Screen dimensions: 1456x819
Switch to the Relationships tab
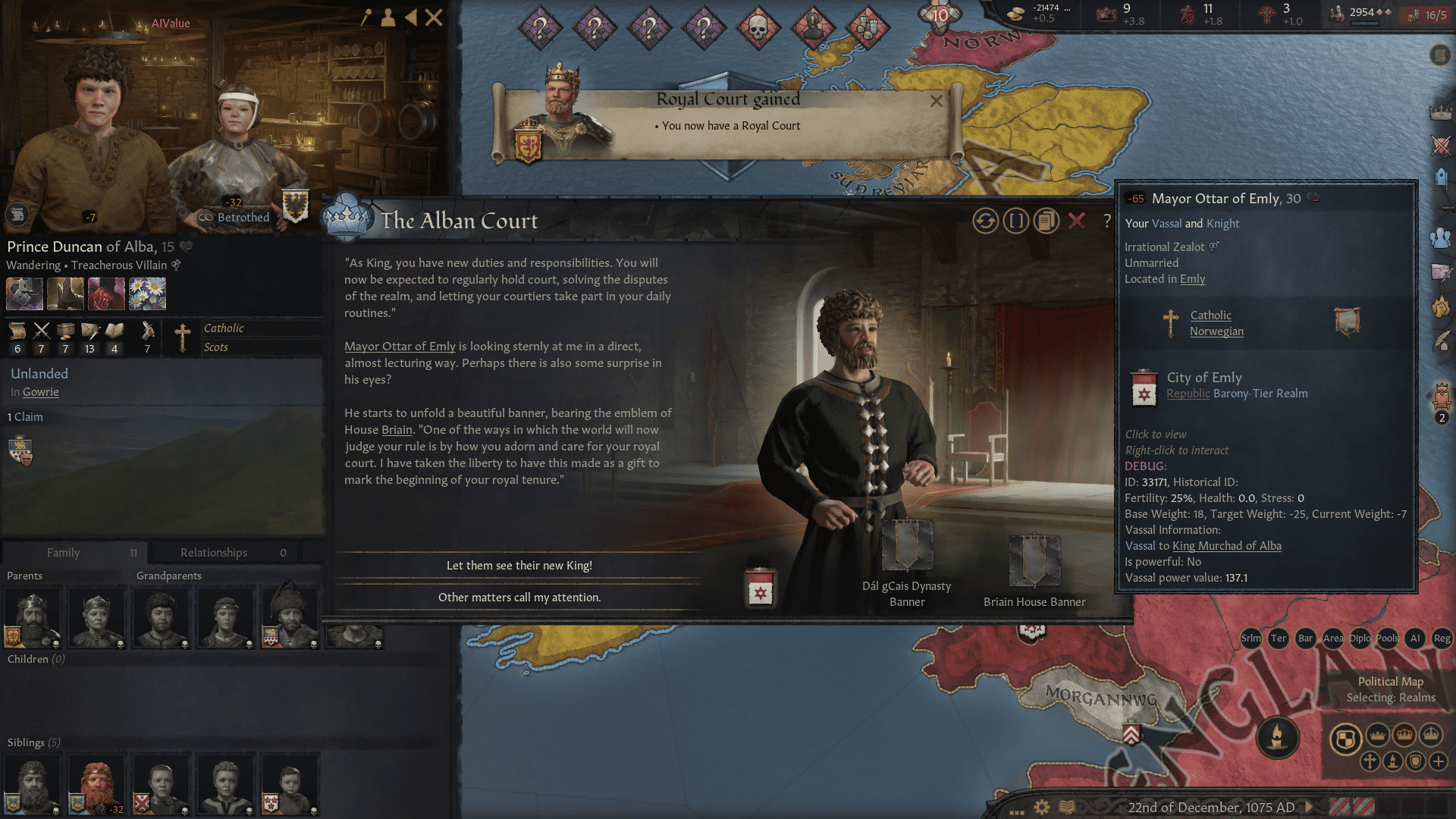tap(213, 552)
